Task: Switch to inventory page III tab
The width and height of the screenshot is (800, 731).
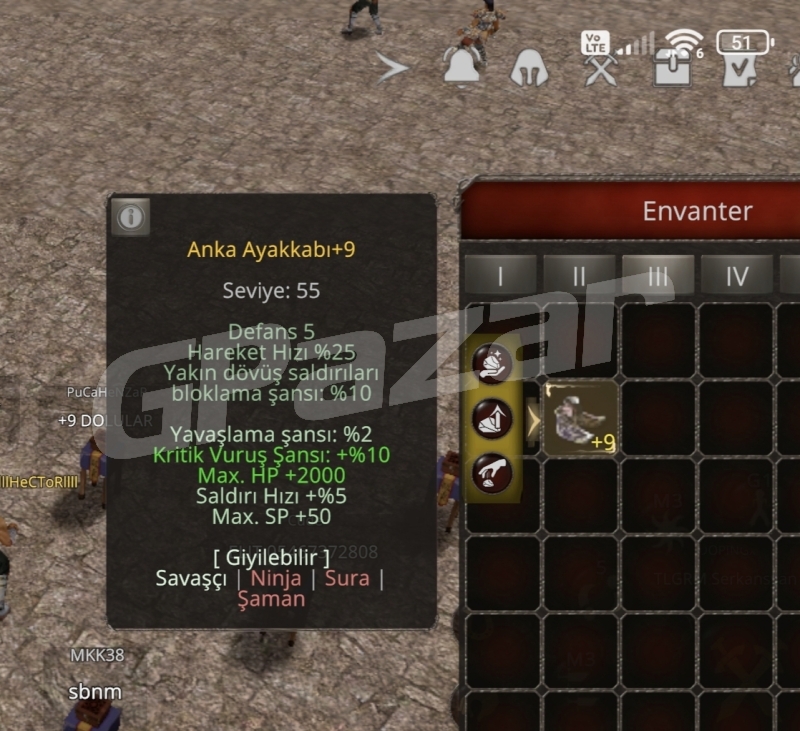Action: point(657,276)
